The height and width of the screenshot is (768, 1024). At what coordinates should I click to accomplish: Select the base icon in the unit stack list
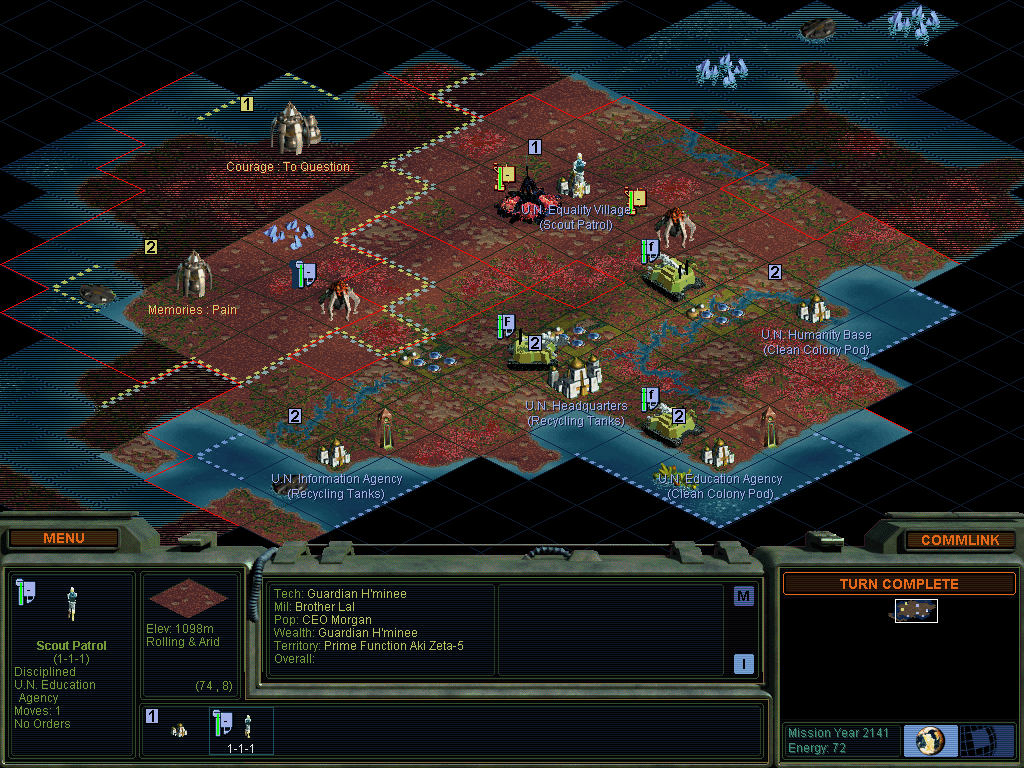tap(178, 730)
